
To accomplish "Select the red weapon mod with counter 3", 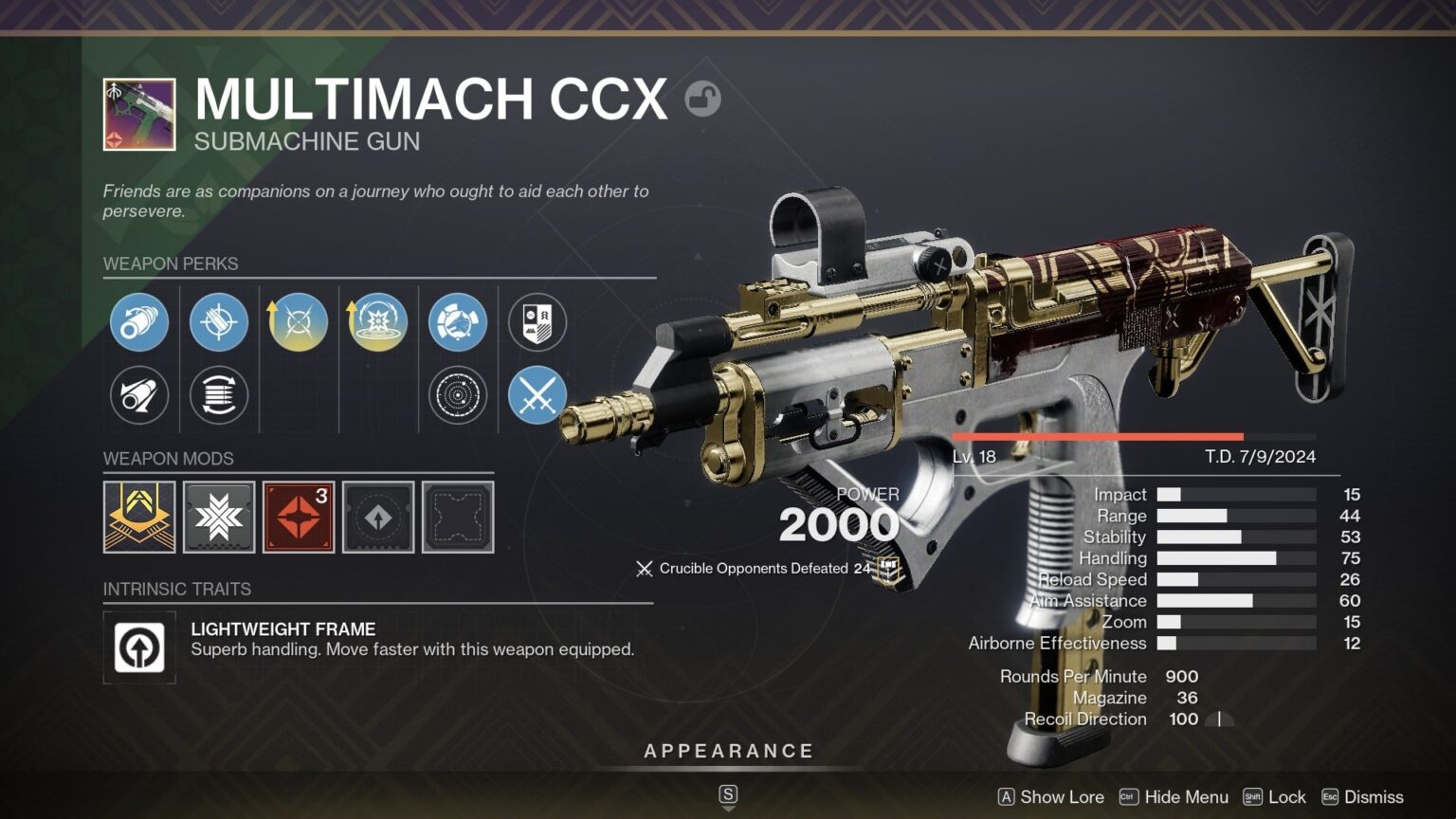I will [298, 518].
